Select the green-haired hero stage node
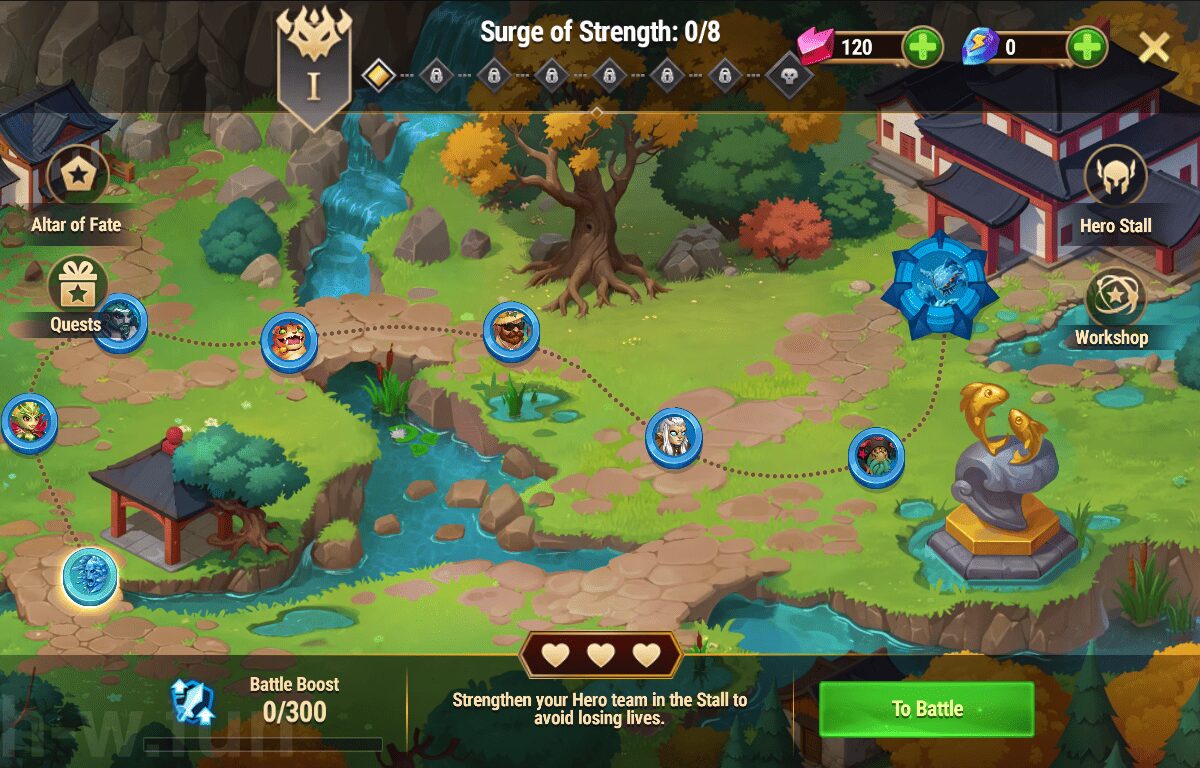The width and height of the screenshot is (1200, 768). (x=29, y=423)
